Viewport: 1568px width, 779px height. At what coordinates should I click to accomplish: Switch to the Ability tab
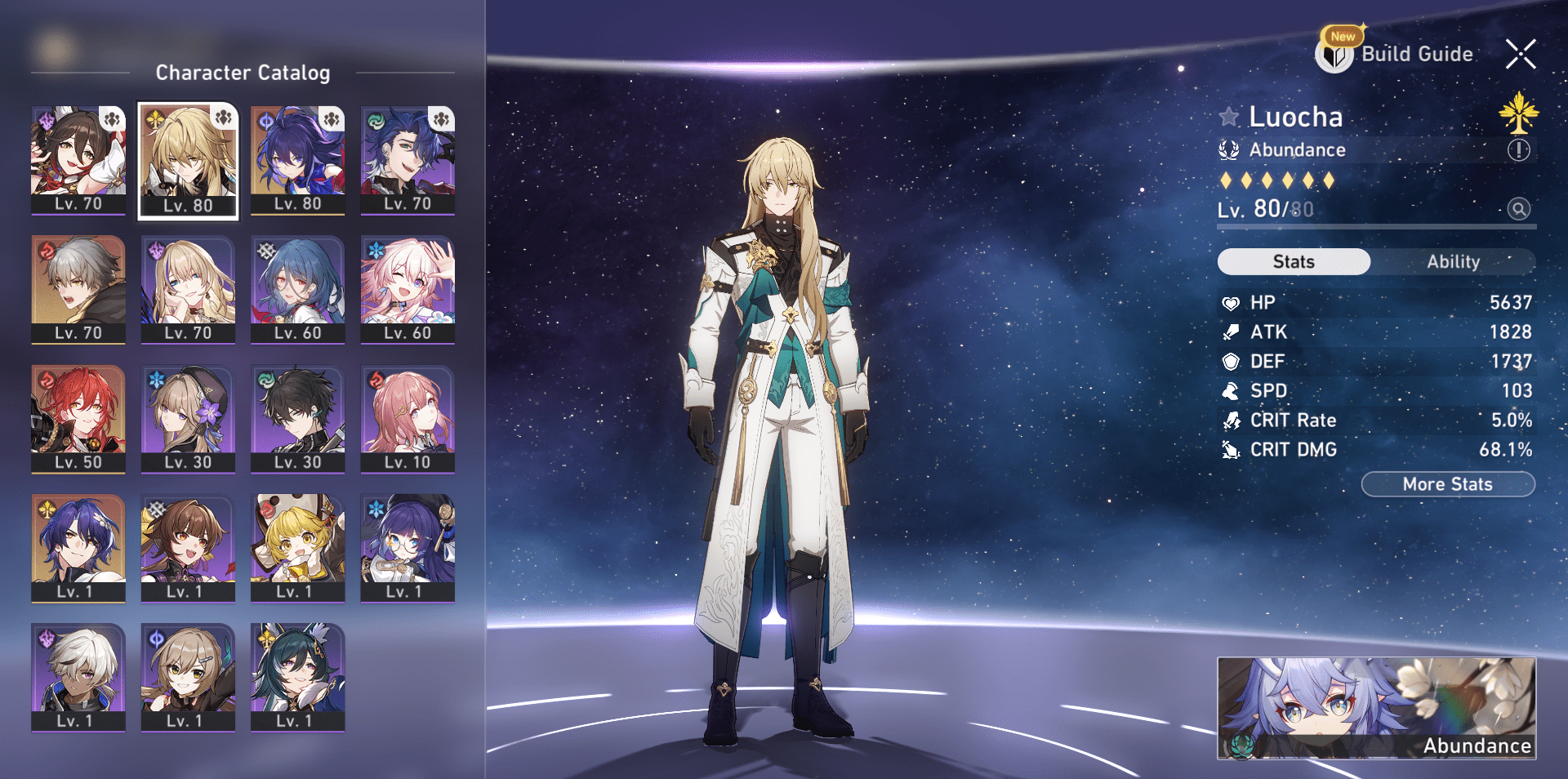1454,261
